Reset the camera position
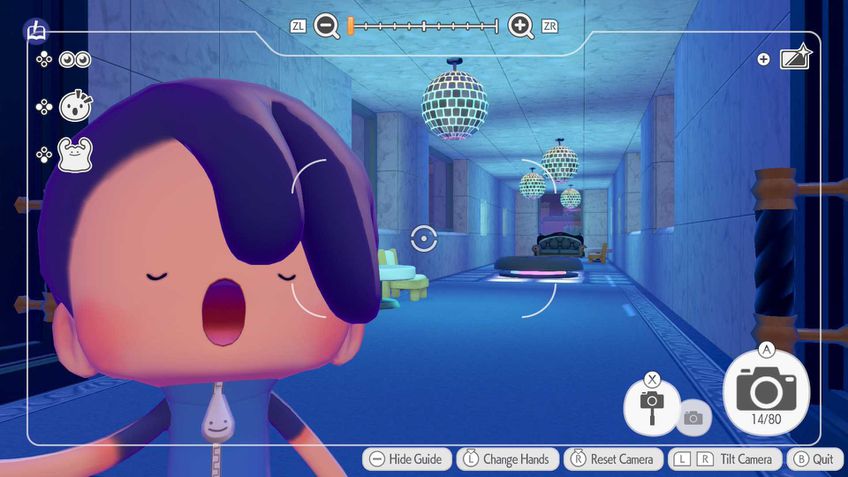 click(x=611, y=459)
